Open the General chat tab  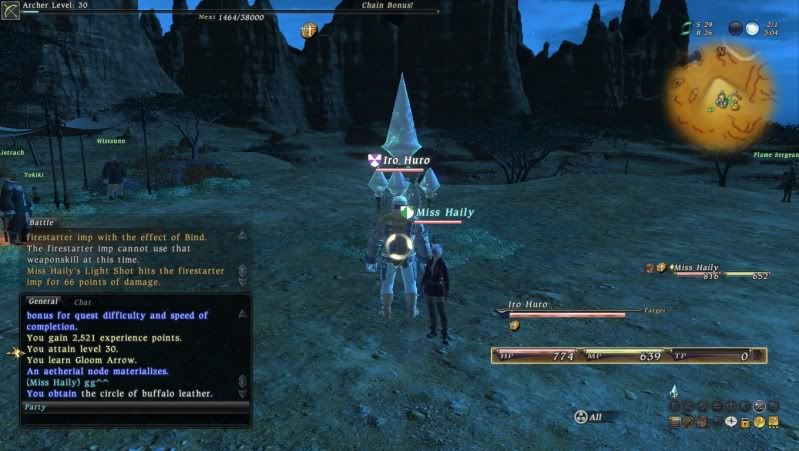42,301
